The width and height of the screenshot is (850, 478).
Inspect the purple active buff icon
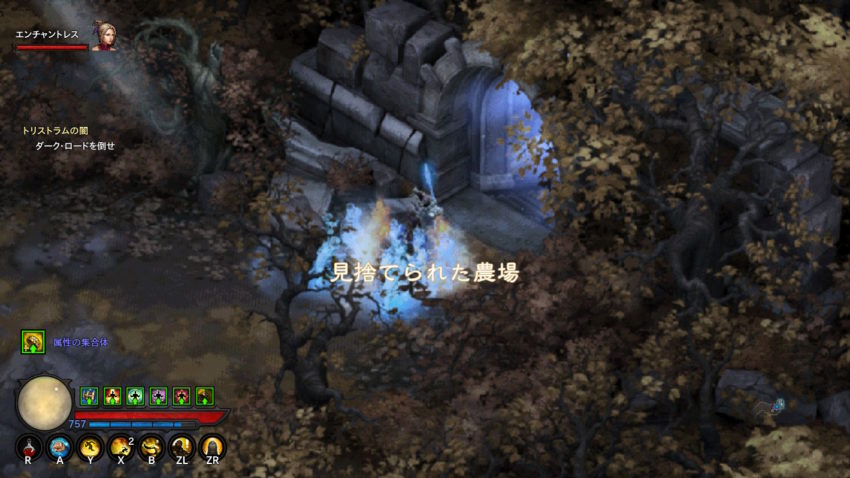(x=158, y=396)
